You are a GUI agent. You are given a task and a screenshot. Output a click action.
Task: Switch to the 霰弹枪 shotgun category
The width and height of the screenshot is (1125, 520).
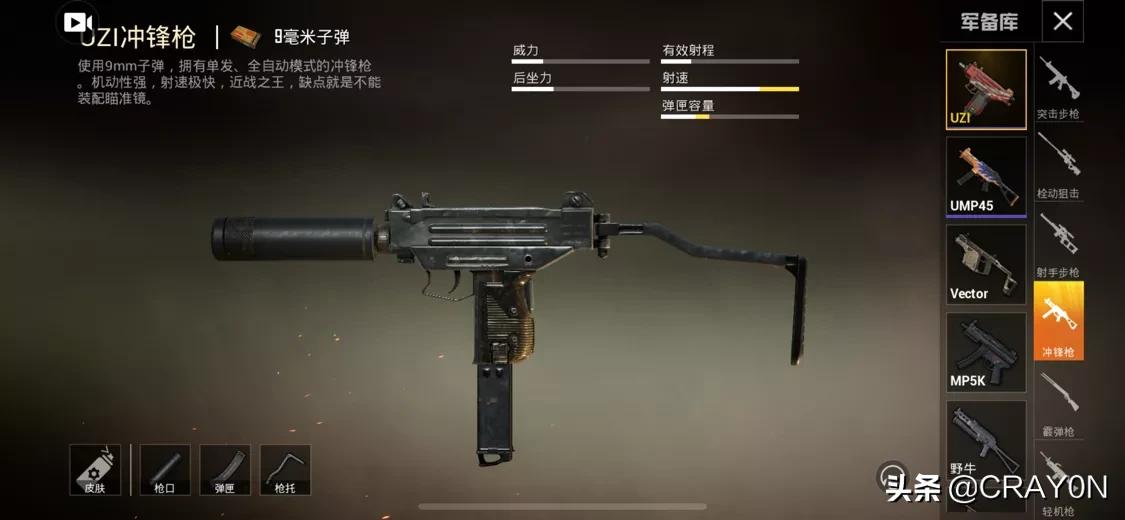1058,403
